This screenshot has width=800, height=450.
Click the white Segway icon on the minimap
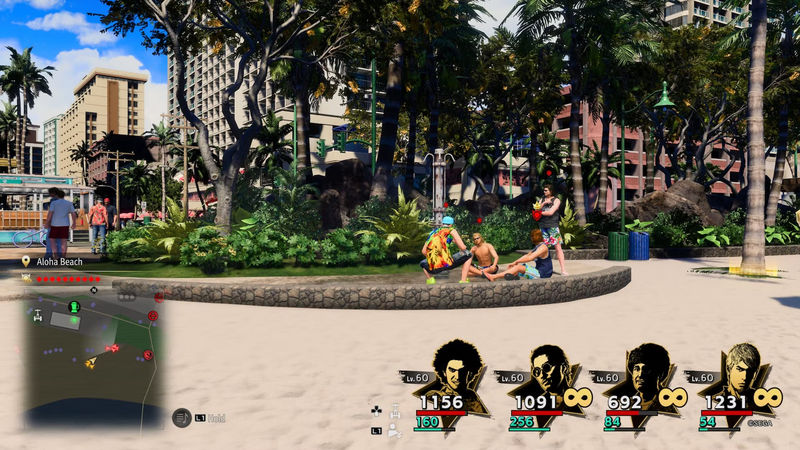pyautogui.click(x=38, y=316)
